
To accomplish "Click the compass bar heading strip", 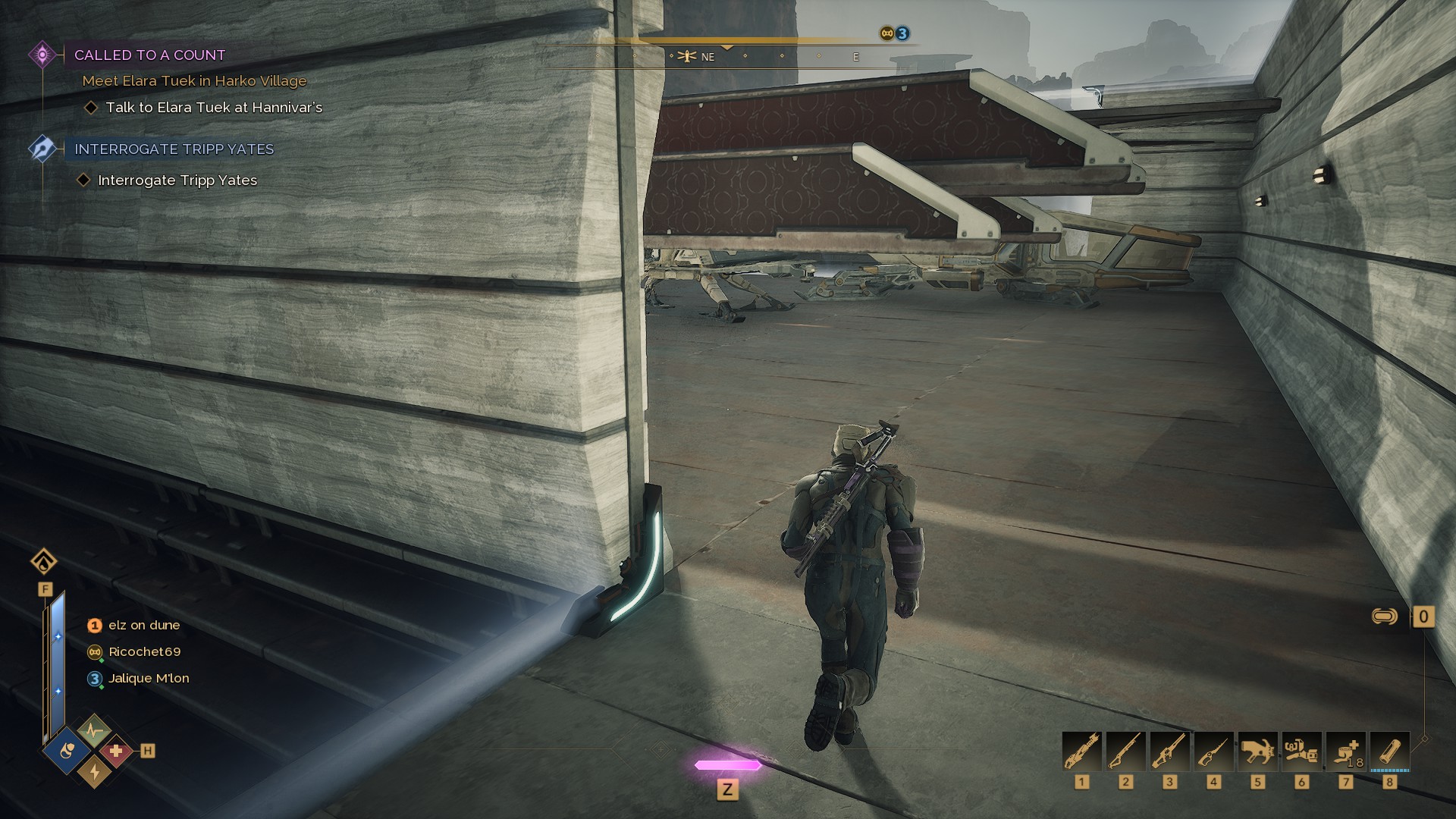I will point(726,56).
